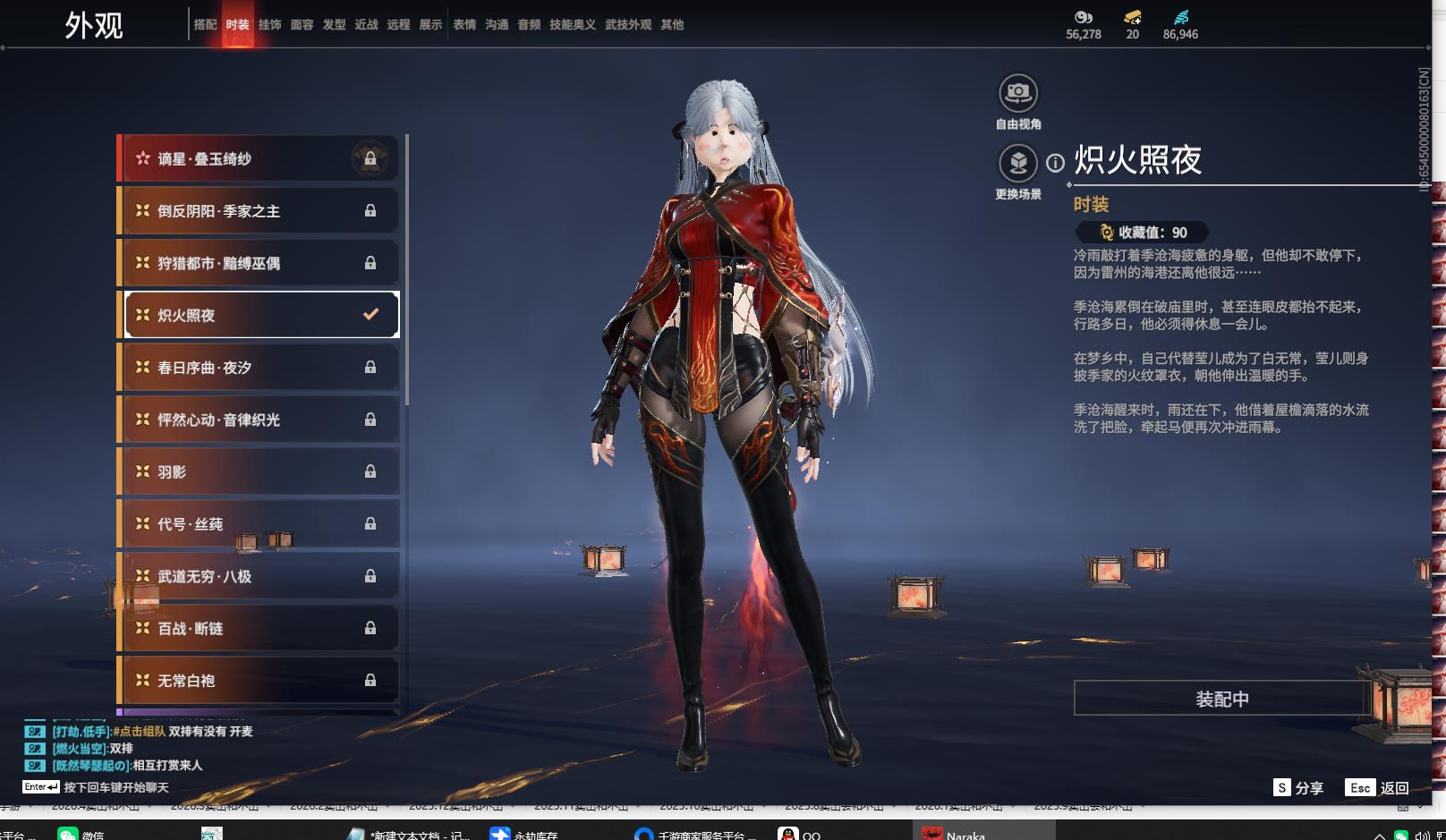Go to the 技能奥义 tab
Screen dimensions: 1446x840
tap(573, 25)
